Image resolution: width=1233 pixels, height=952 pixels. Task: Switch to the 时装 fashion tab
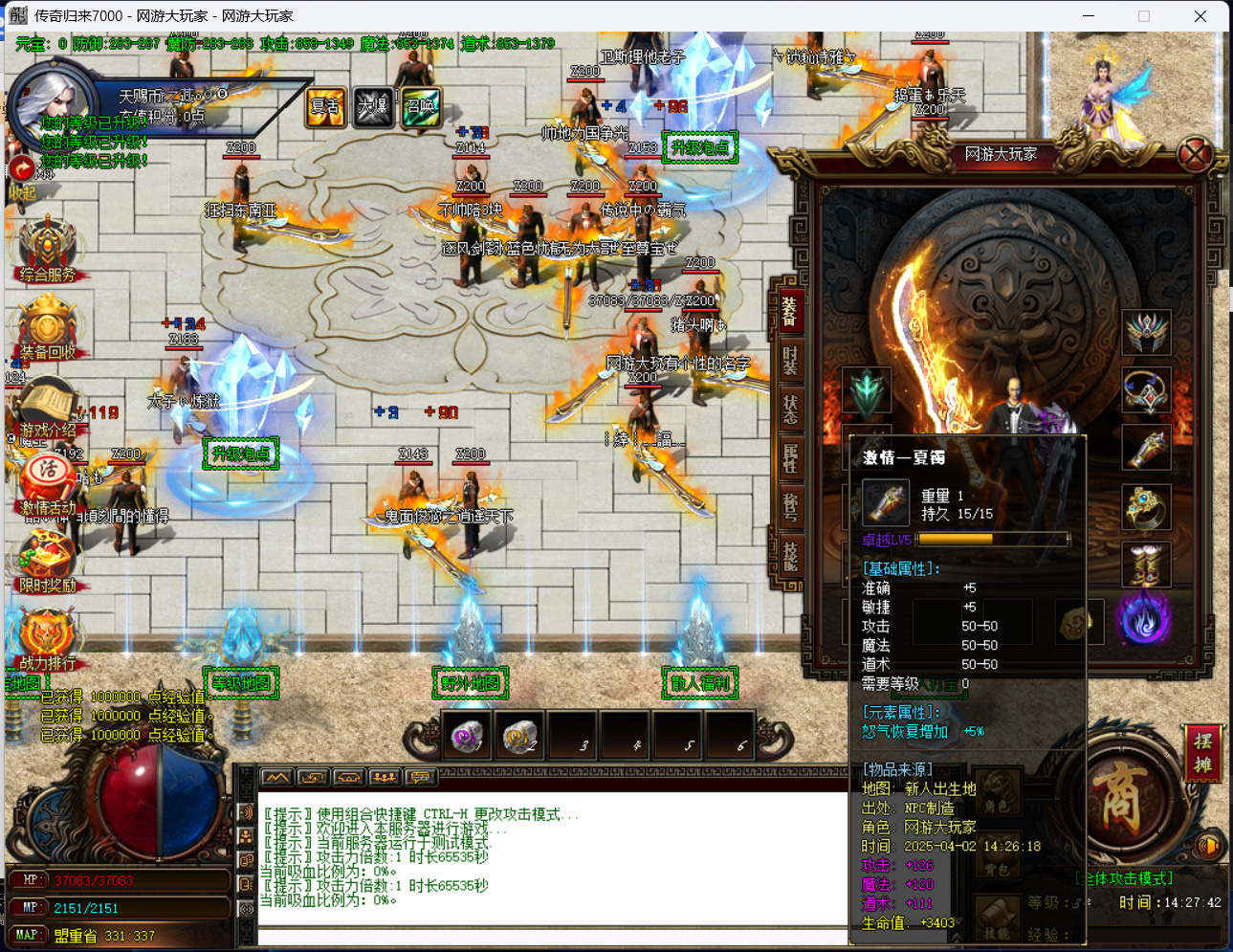pos(790,360)
